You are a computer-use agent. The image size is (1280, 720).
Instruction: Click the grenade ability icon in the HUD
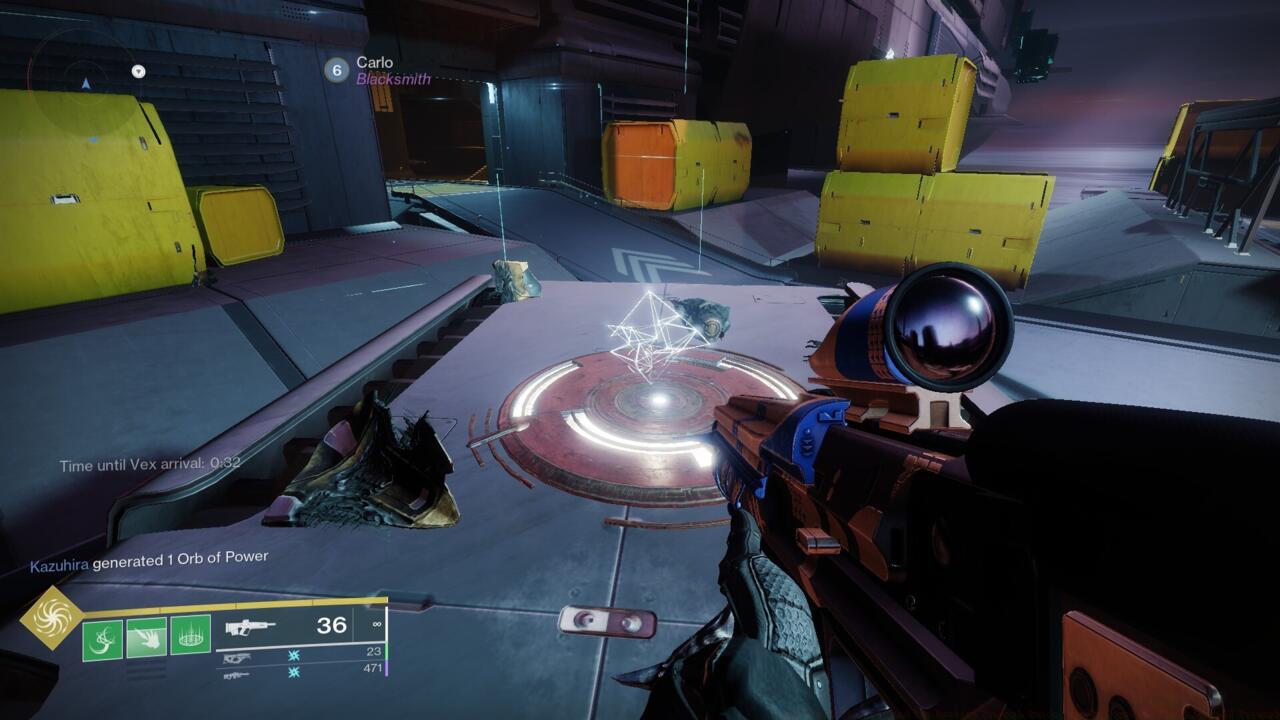click(102, 639)
